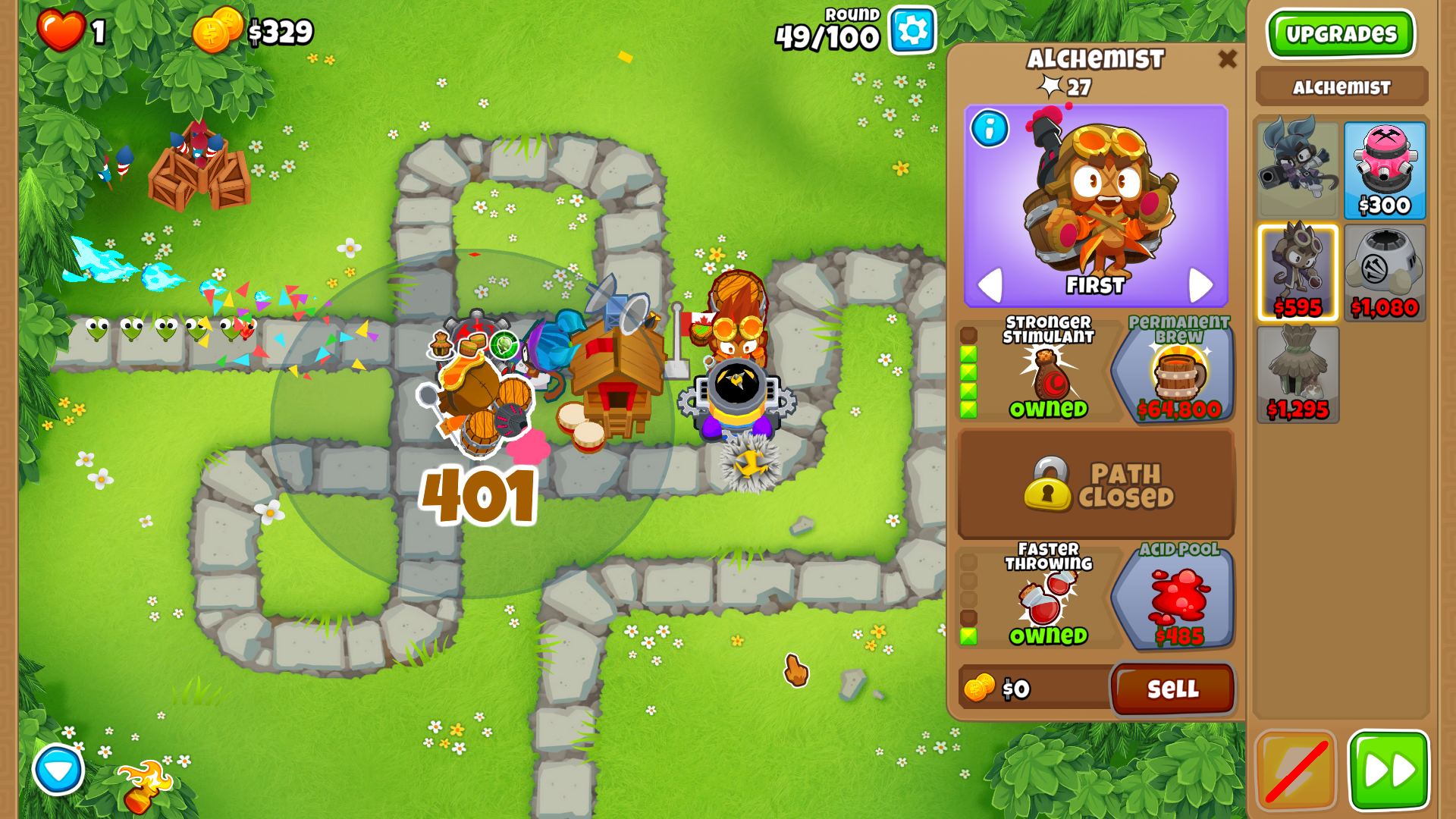Click the crossed-out powers button
Image resolution: width=1456 pixels, height=819 pixels.
[1296, 770]
